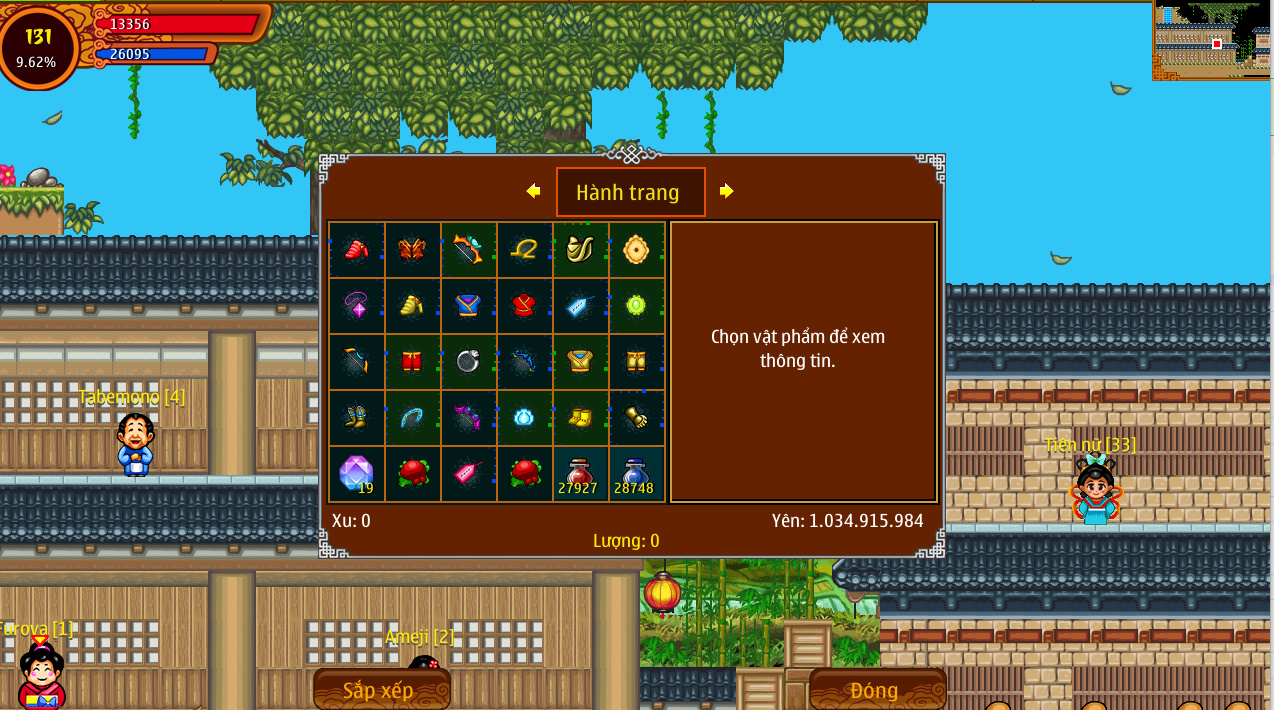1274x710 pixels.
Task: Select the red potion stack of 27927
Action: (x=580, y=474)
